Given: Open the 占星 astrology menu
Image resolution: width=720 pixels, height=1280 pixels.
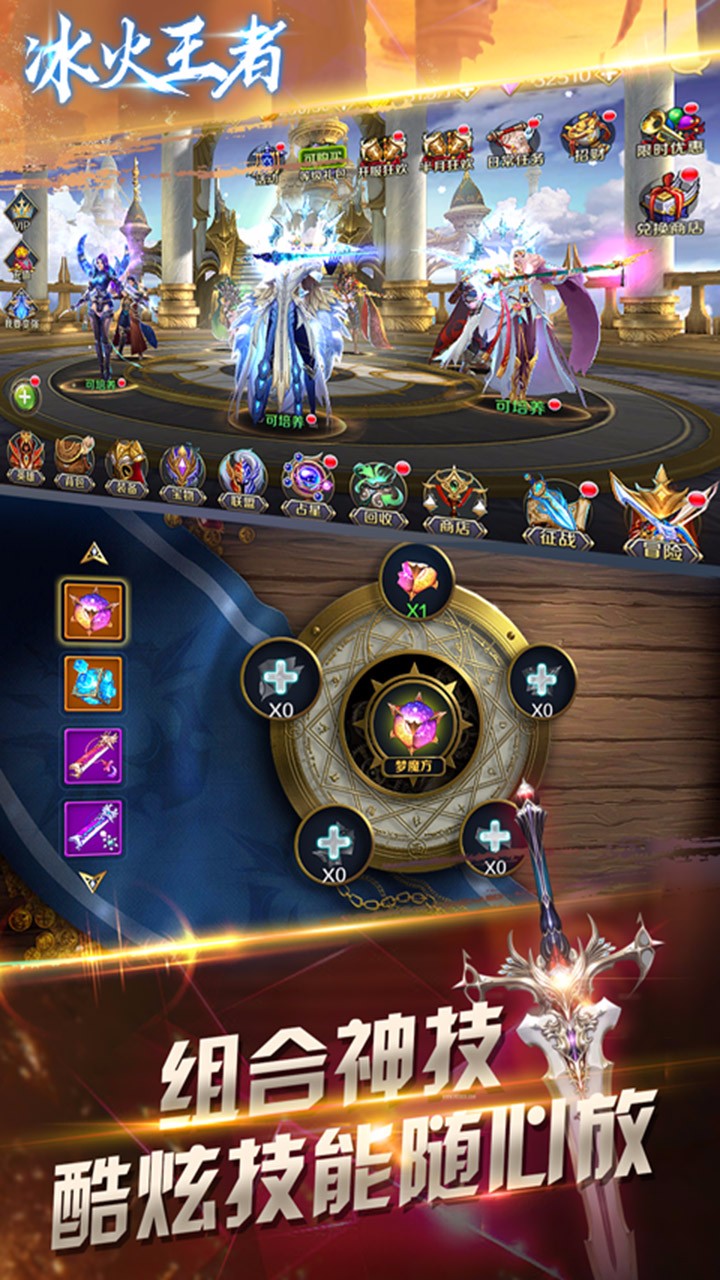Looking at the screenshot, I should 306,485.
